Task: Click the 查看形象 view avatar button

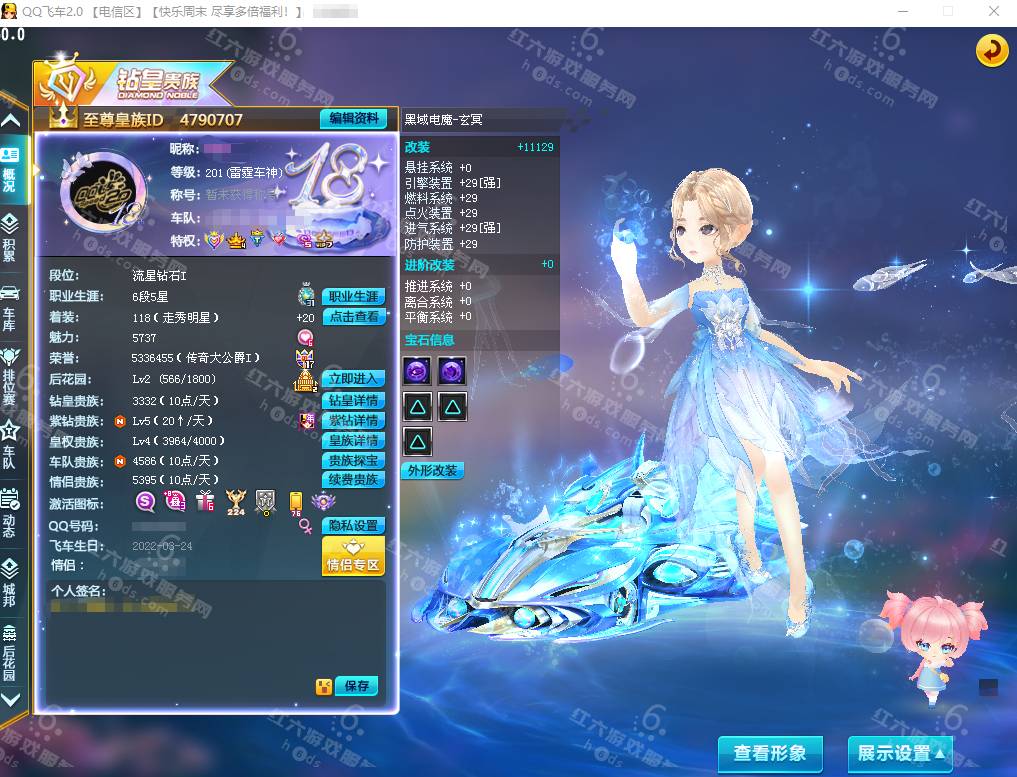Action: (769, 753)
